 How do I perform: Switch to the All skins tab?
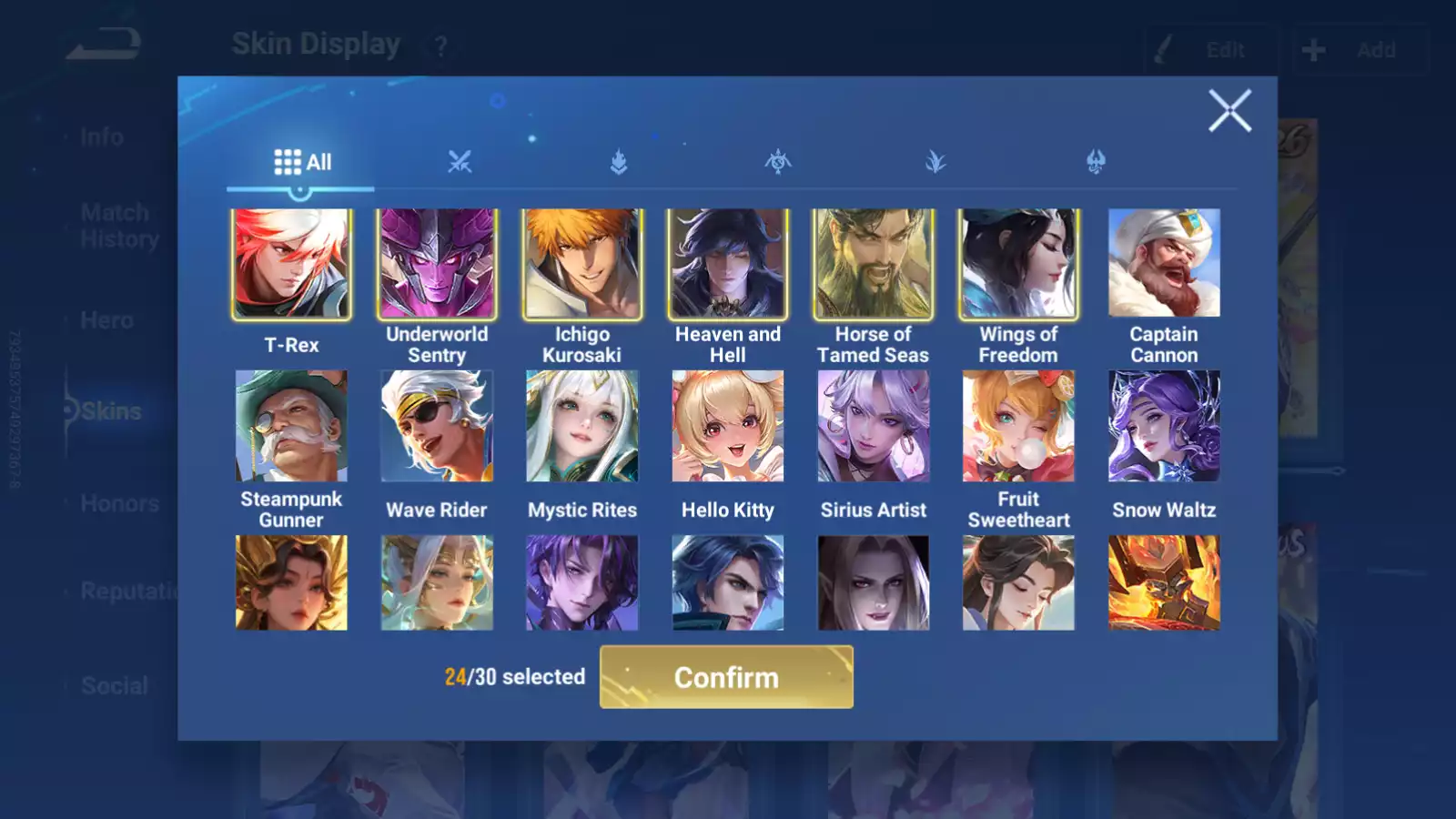(x=304, y=162)
